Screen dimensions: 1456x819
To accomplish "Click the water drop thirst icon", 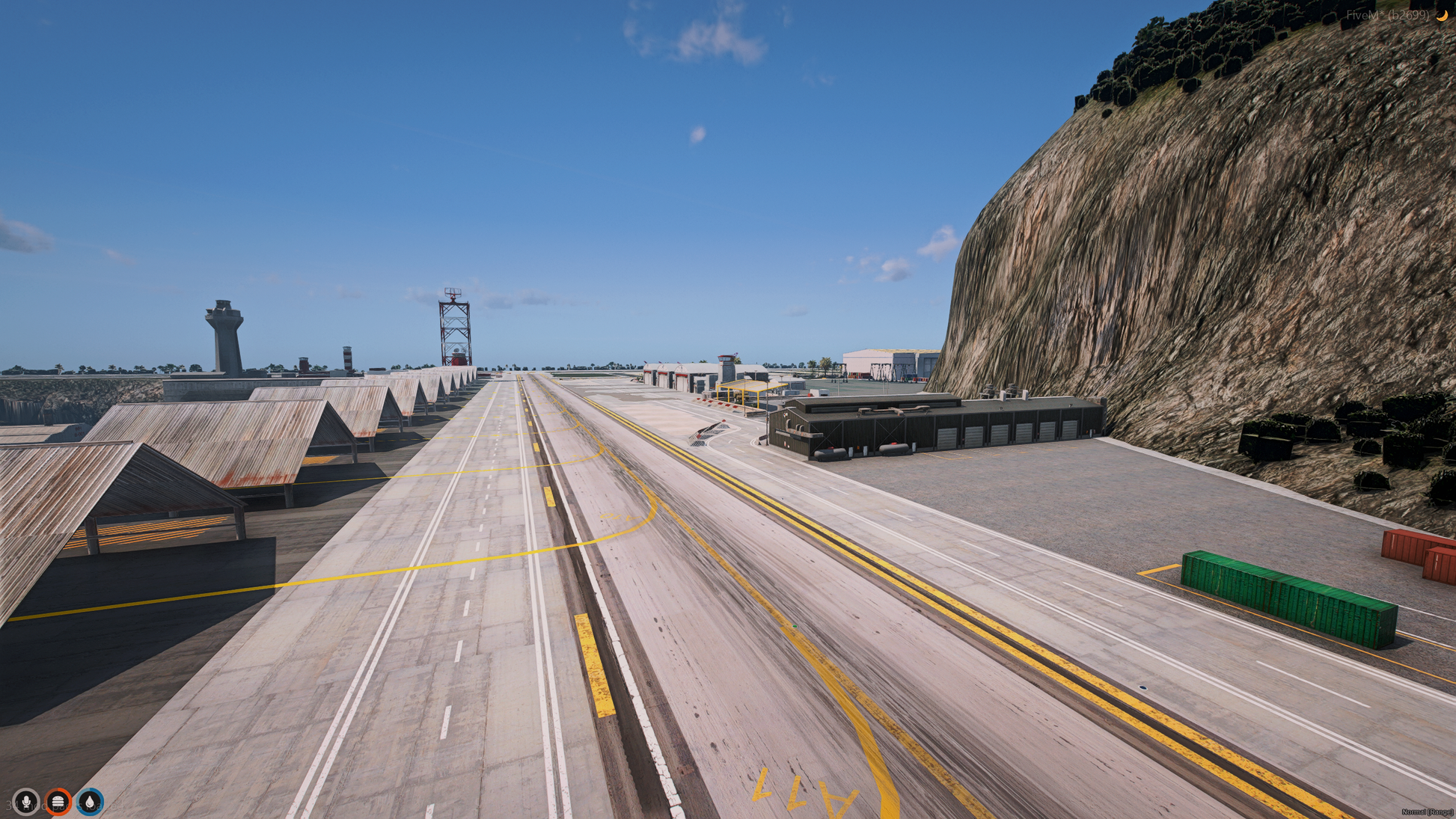I will coord(90,802).
